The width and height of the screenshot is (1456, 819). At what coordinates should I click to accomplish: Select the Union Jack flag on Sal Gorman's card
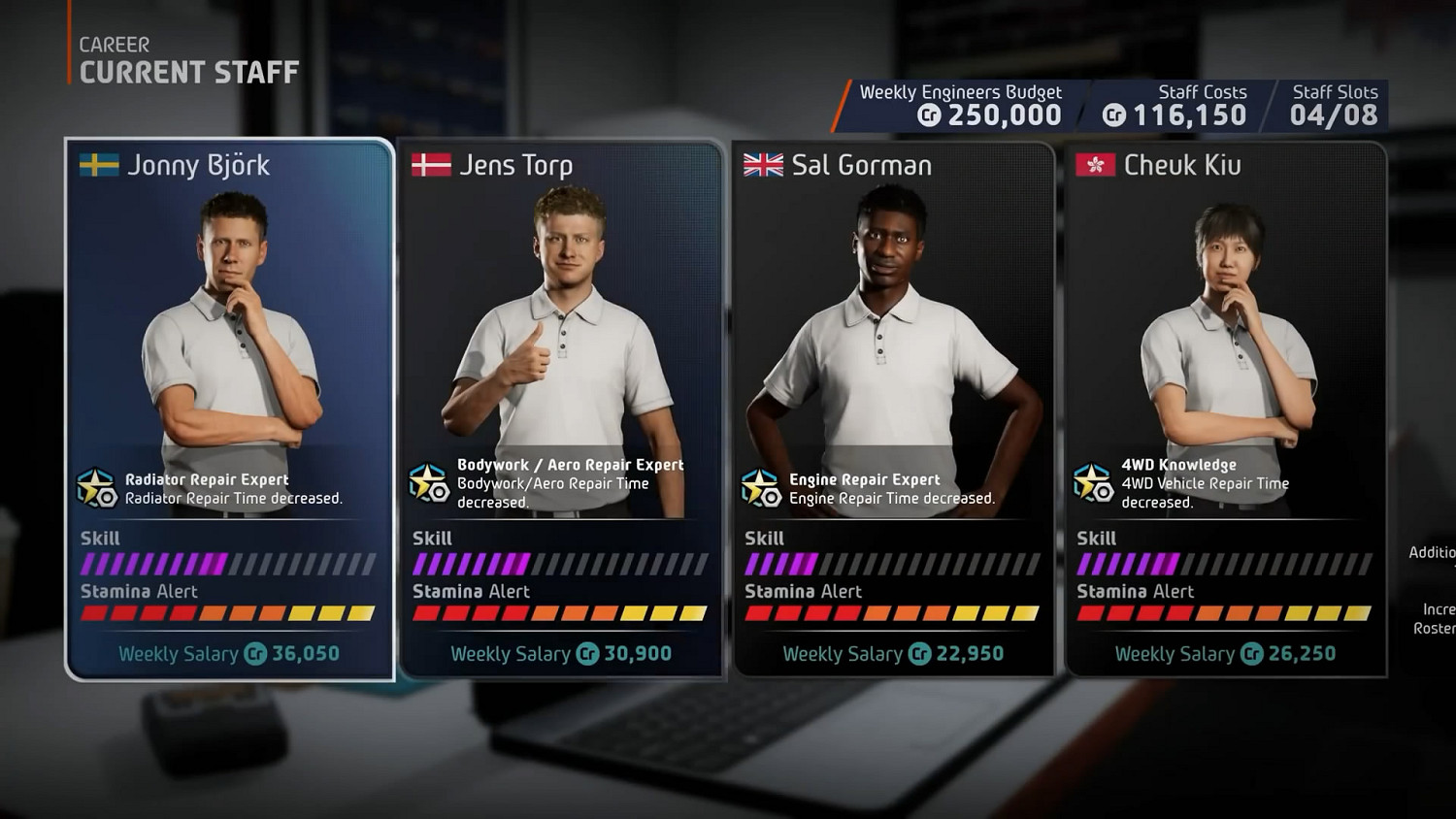point(762,165)
